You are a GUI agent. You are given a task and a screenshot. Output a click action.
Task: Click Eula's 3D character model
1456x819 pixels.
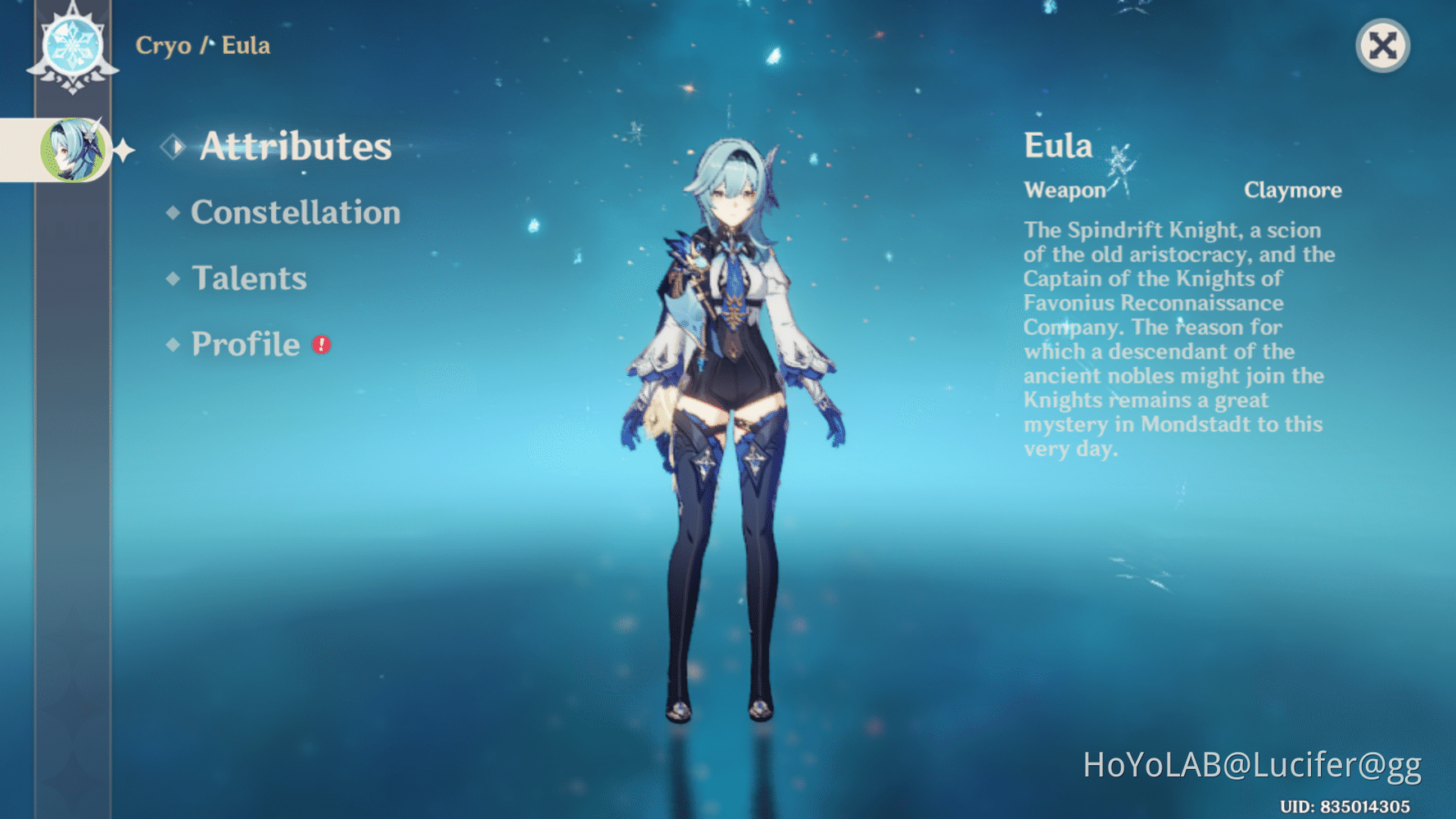click(729, 369)
